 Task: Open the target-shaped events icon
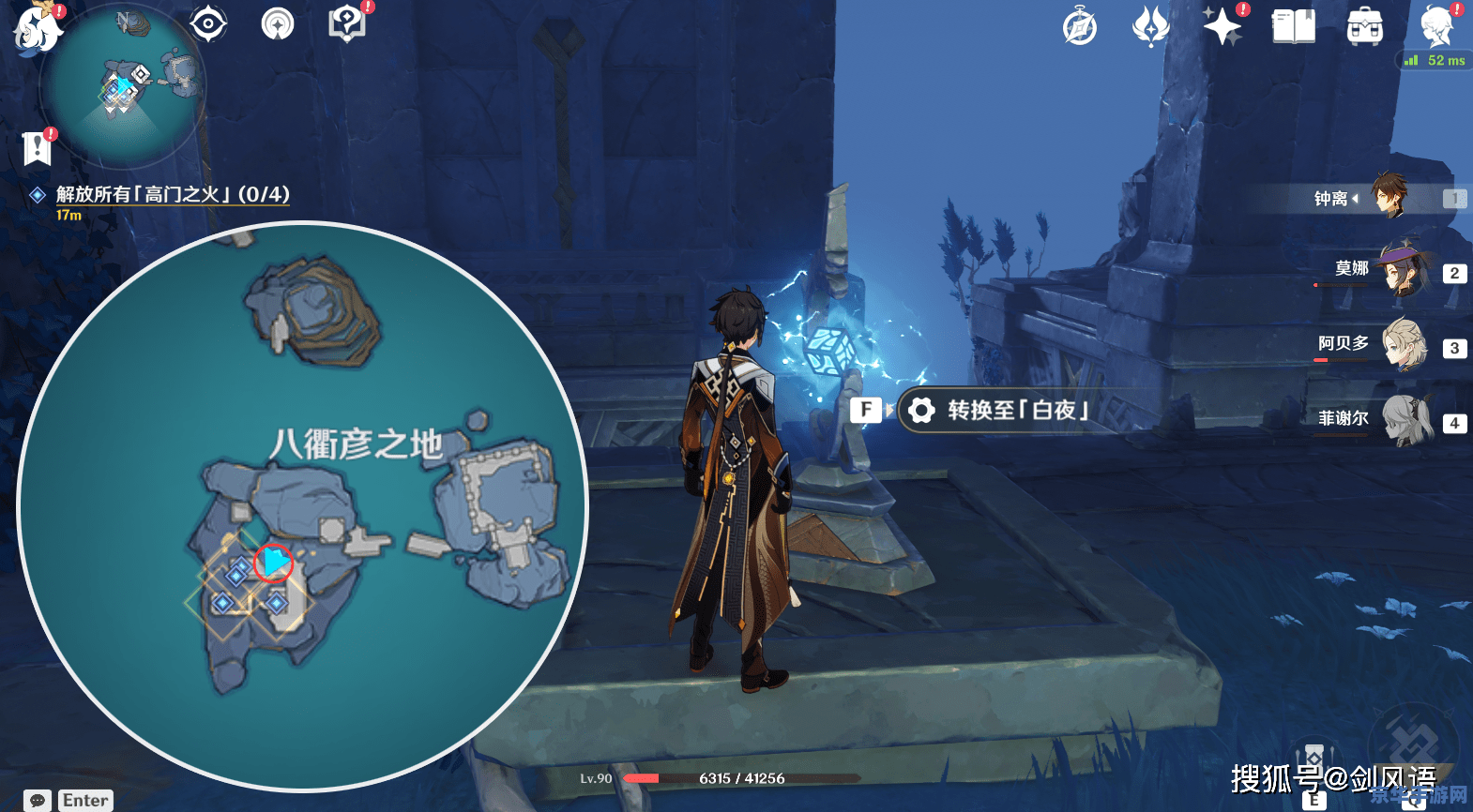pyautogui.click(x=208, y=23)
